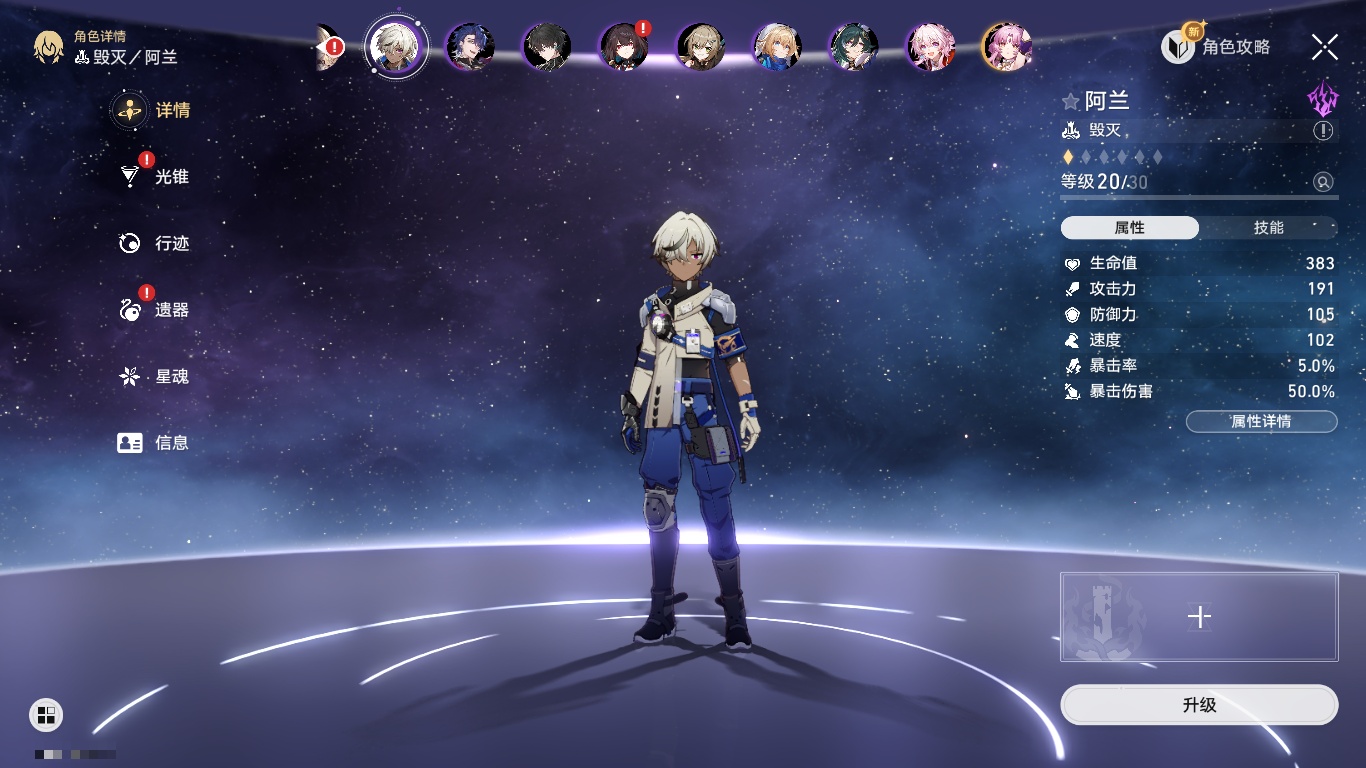1366x768 pixels.
Task: Click the magnifier icon next to the level
Action: (x=1323, y=182)
